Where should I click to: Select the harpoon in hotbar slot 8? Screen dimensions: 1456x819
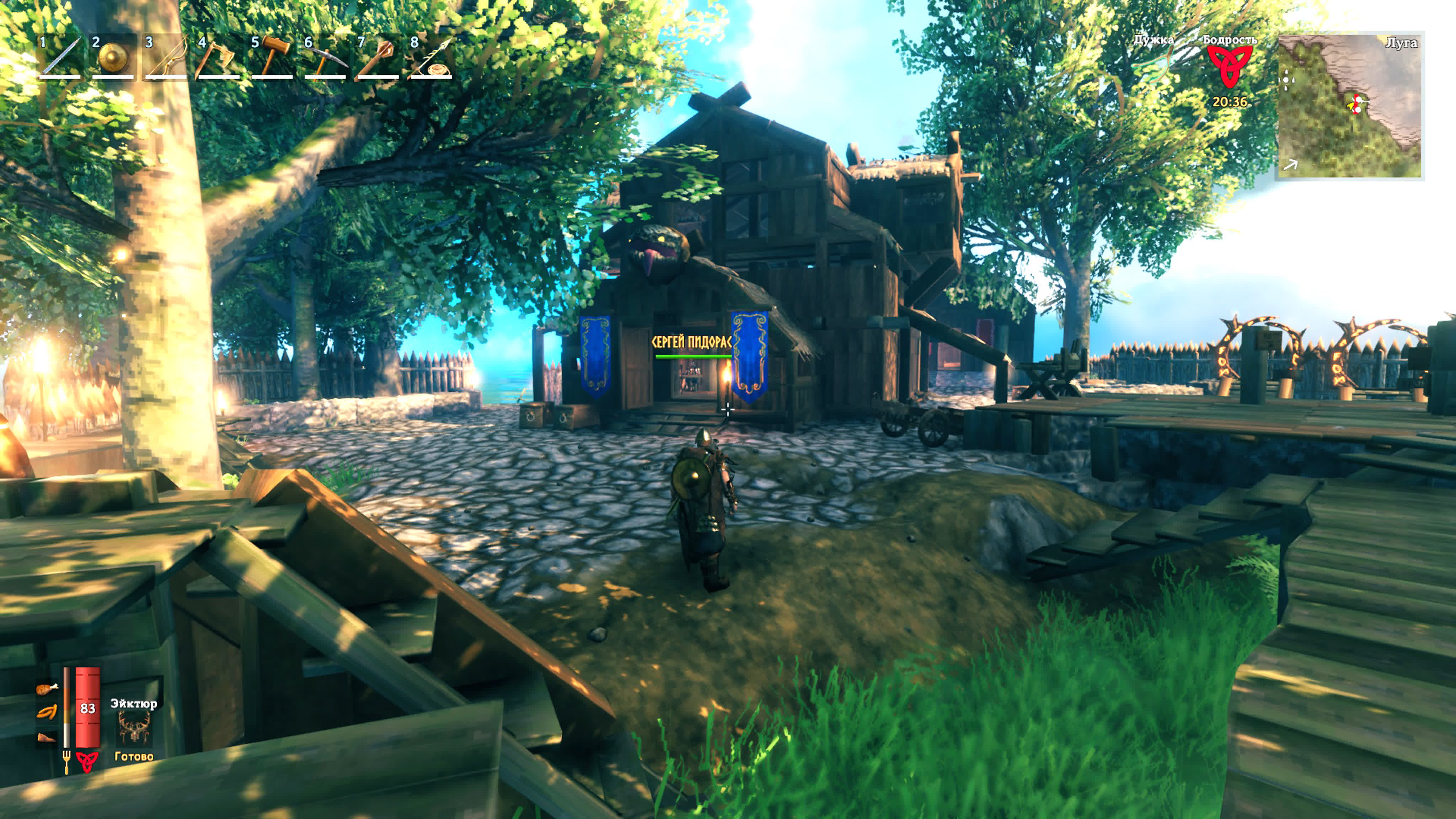(431, 57)
